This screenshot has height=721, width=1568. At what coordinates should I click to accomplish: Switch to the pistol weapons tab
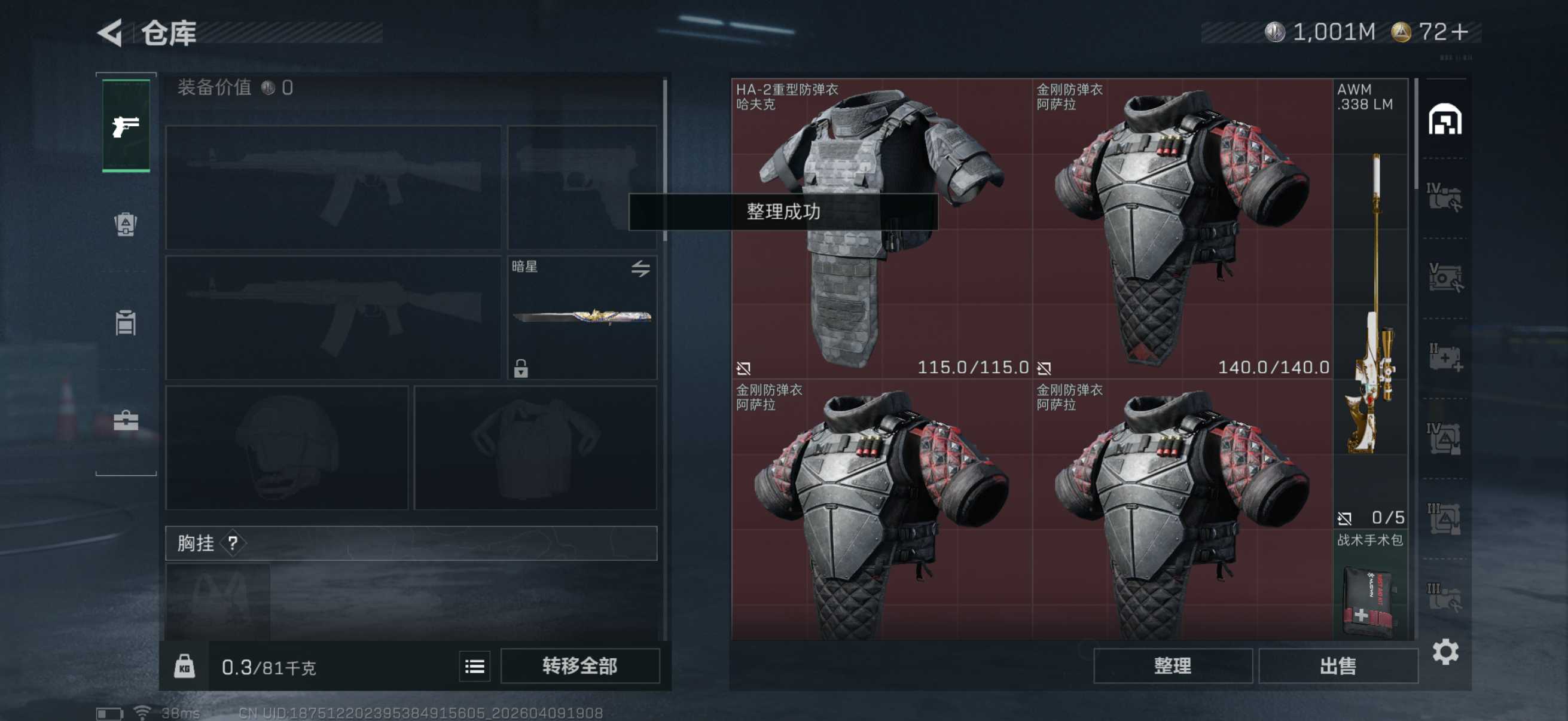coord(126,126)
